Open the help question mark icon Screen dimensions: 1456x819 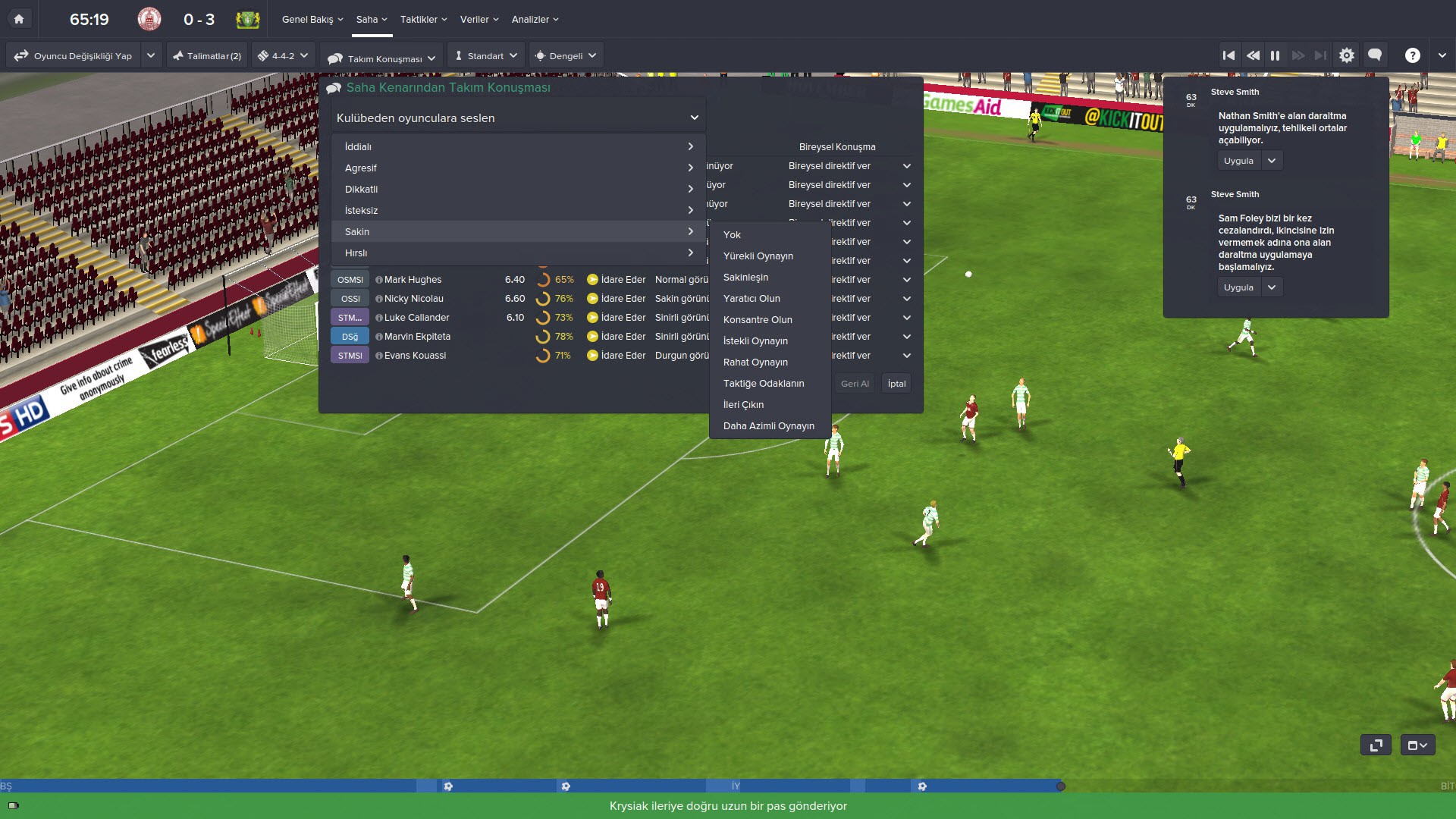click(1412, 55)
